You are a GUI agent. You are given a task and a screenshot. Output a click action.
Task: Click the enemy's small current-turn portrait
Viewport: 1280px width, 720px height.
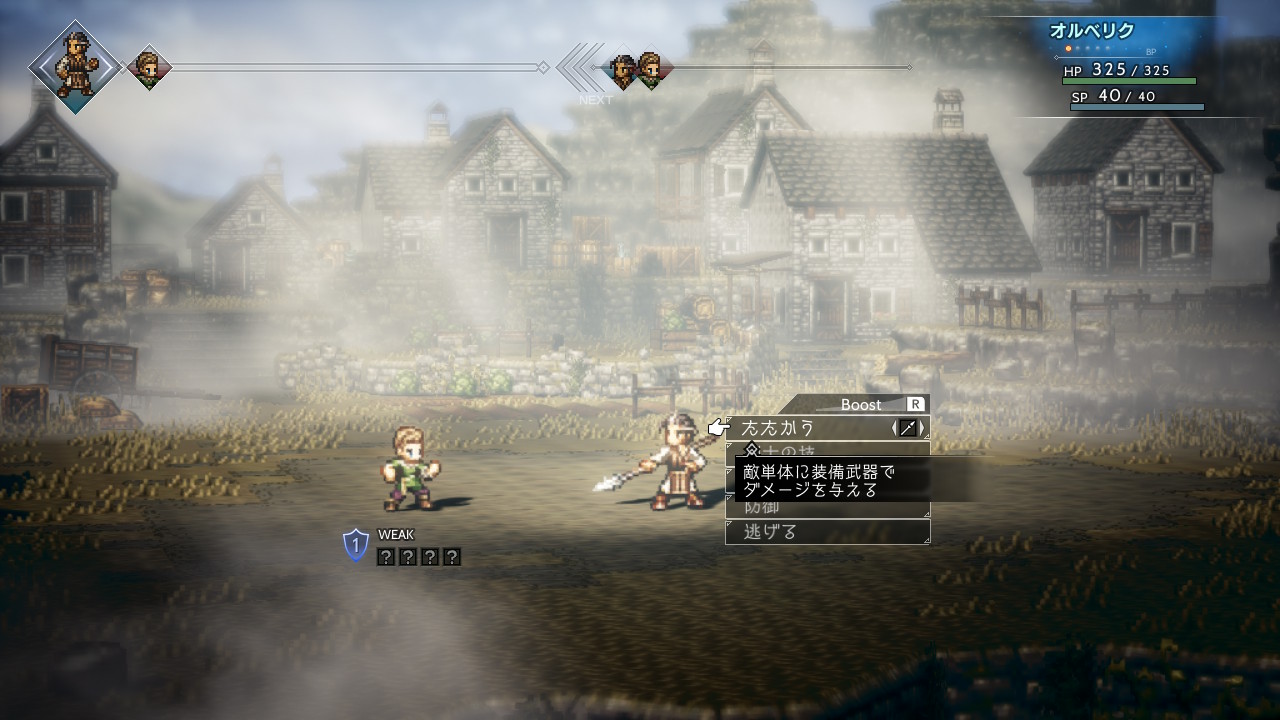pos(149,67)
